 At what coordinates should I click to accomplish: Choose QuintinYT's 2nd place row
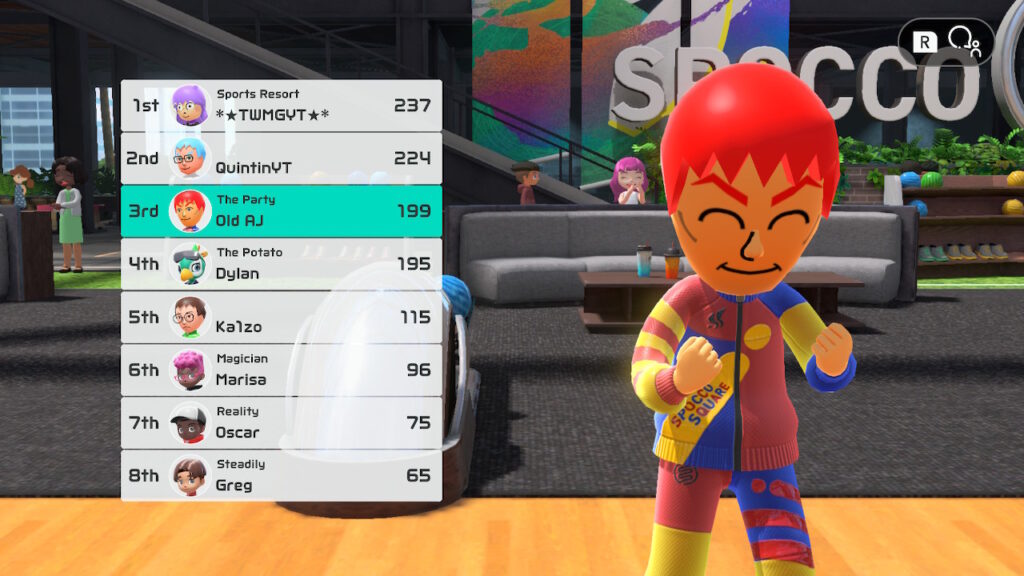tap(281, 158)
